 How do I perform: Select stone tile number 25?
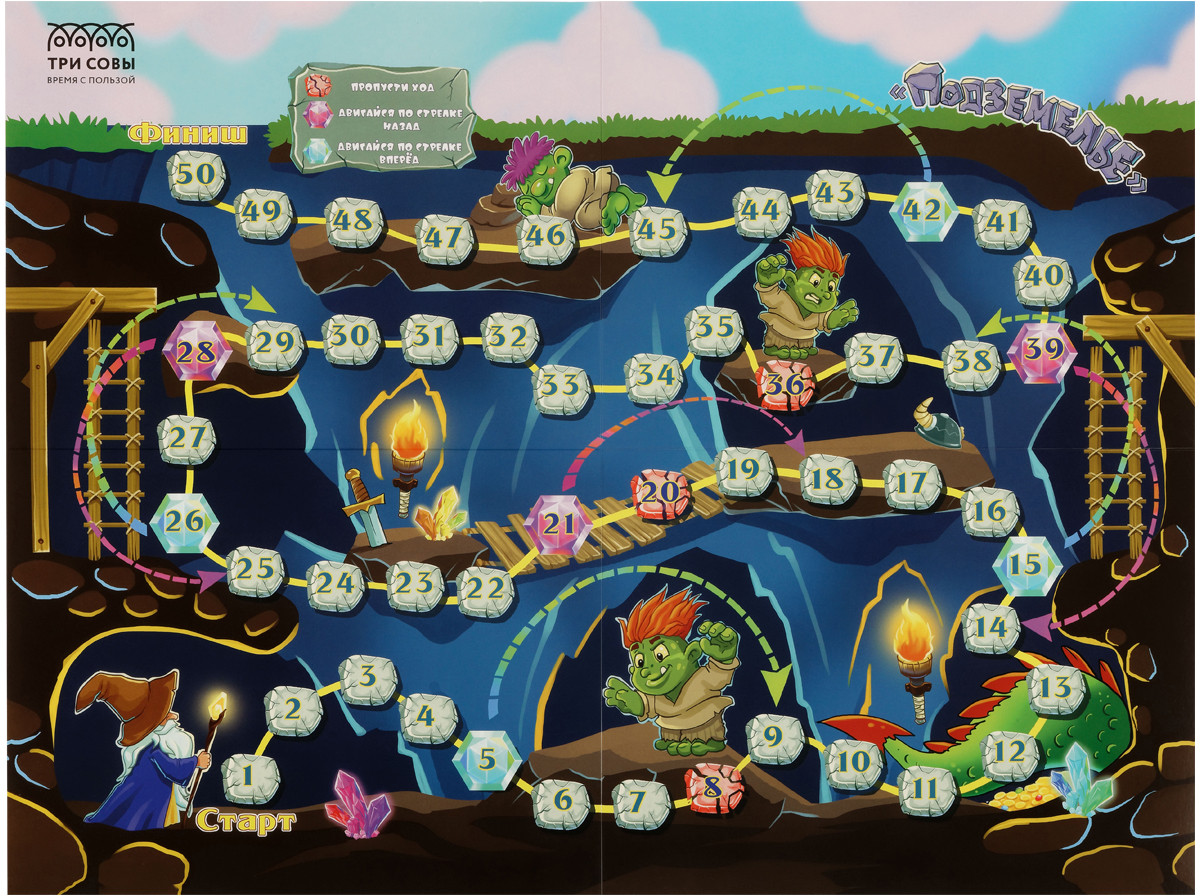(256, 572)
